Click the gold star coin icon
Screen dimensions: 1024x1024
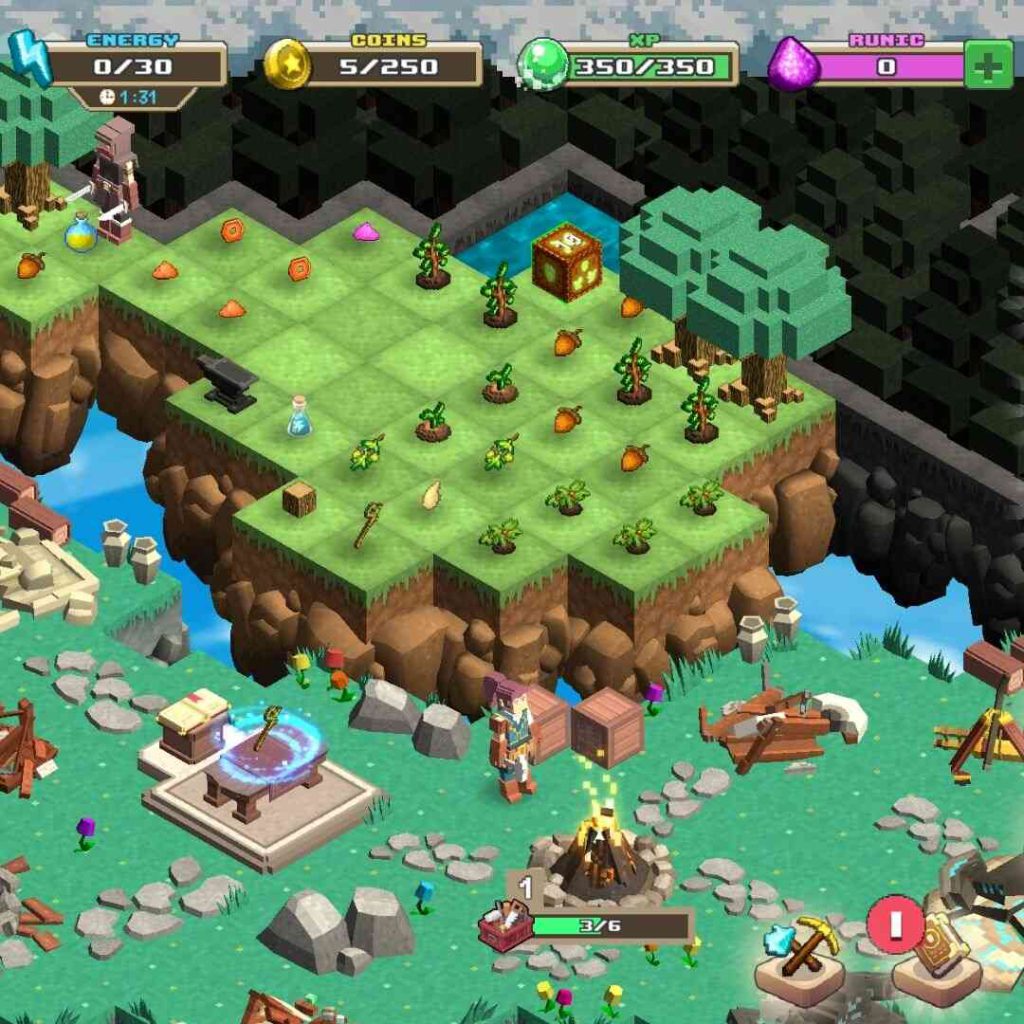(288, 65)
